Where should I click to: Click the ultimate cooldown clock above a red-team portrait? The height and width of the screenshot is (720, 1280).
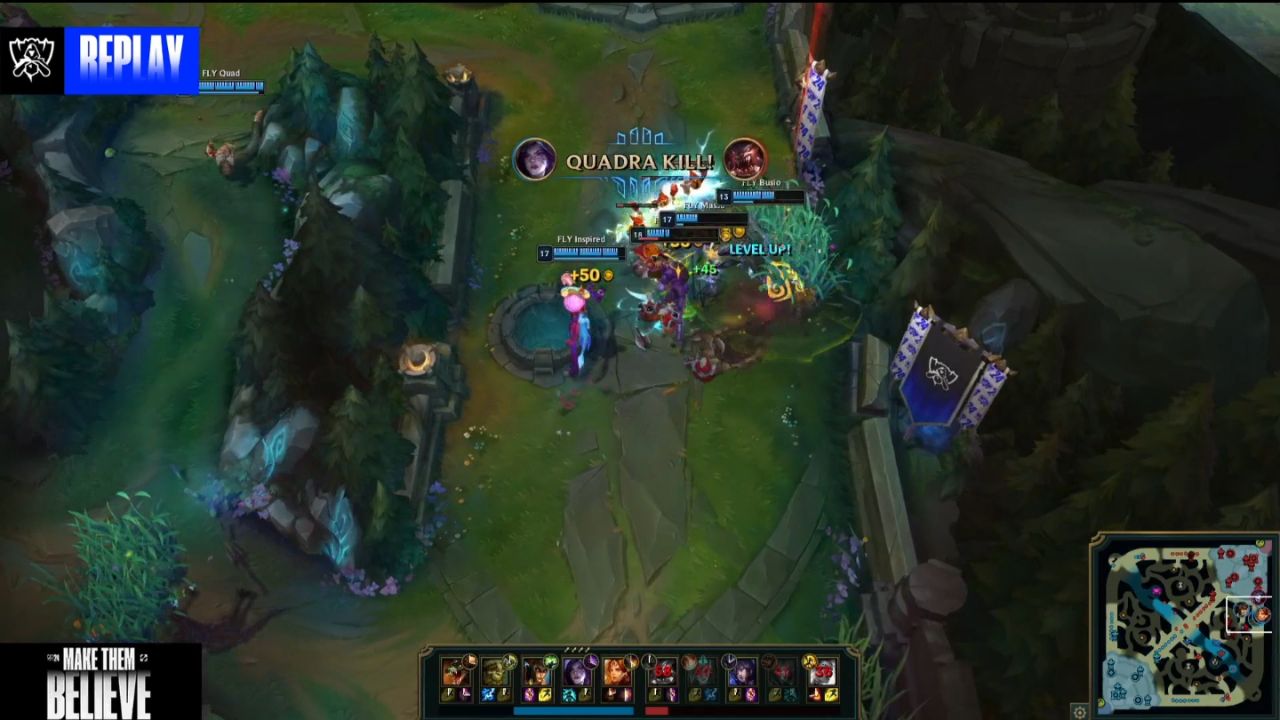730,659
